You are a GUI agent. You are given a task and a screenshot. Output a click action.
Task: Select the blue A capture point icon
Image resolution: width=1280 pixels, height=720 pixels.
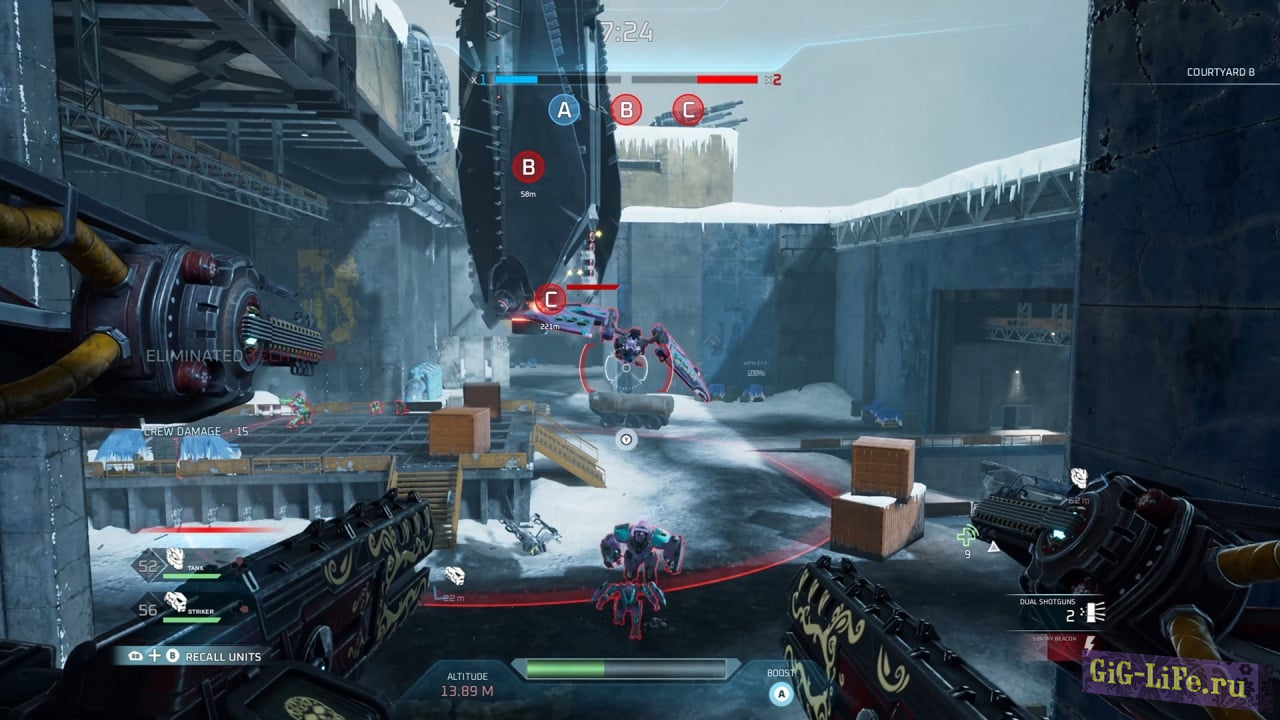tap(564, 110)
